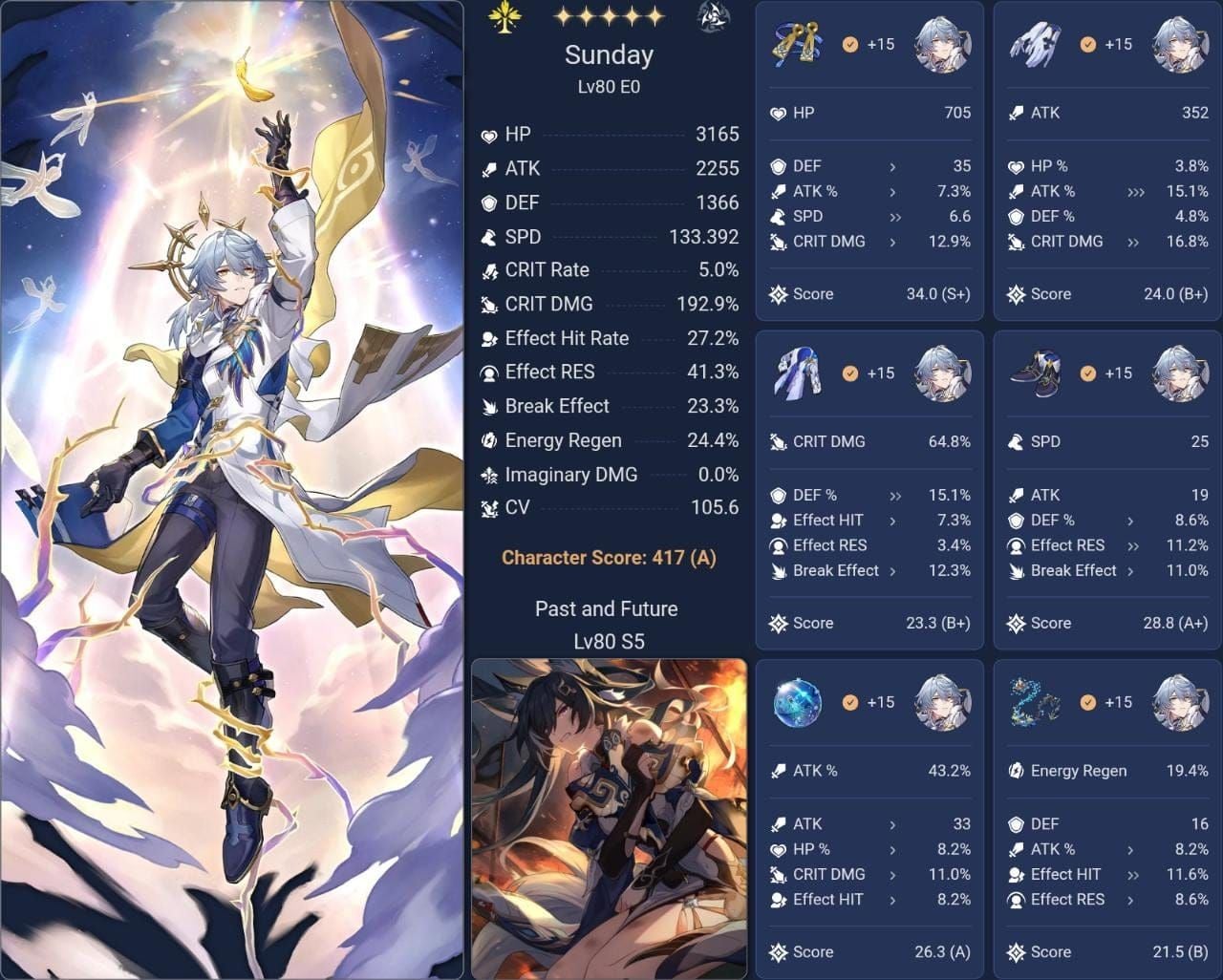Image resolution: width=1223 pixels, height=980 pixels.
Task: Select the CRIT DMG stat icon
Action: pyautogui.click(x=487, y=304)
